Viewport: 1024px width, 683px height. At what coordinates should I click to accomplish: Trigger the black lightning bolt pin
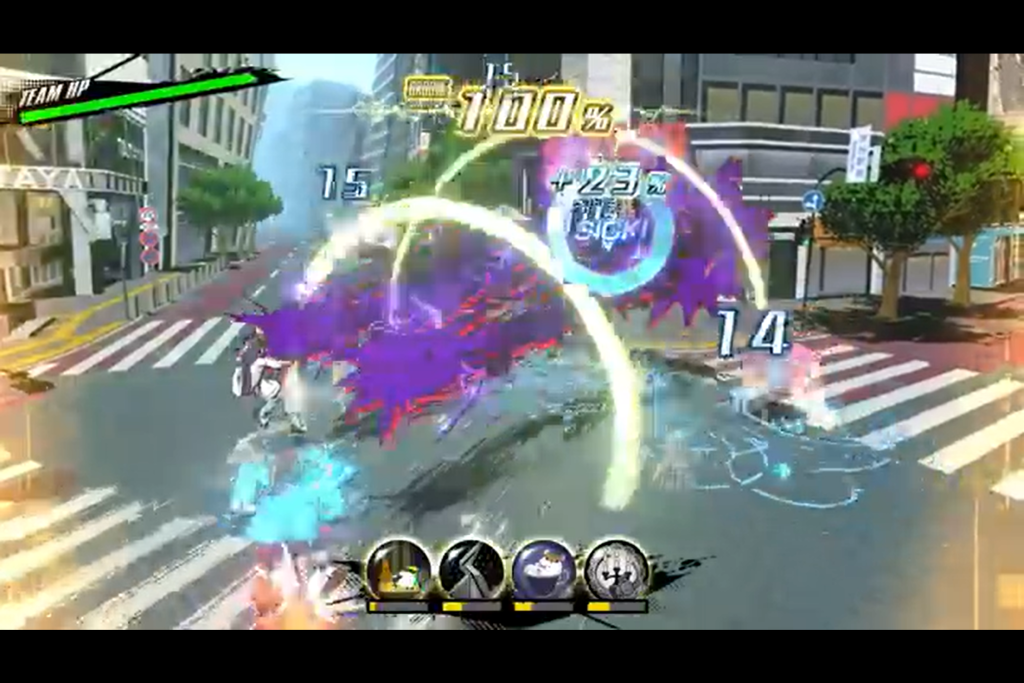[x=471, y=570]
